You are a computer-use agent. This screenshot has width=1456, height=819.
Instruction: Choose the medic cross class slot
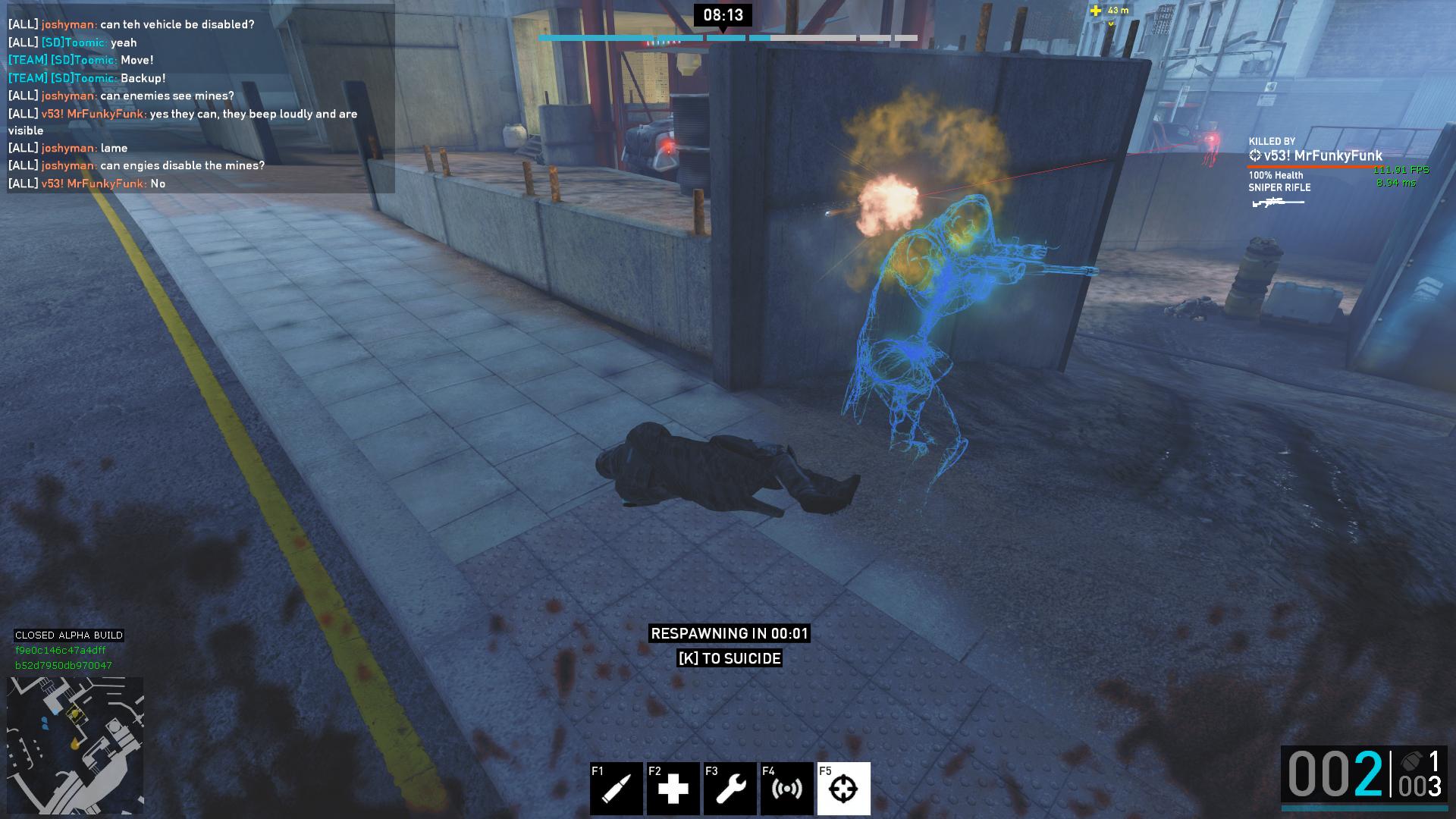pyautogui.click(x=673, y=789)
